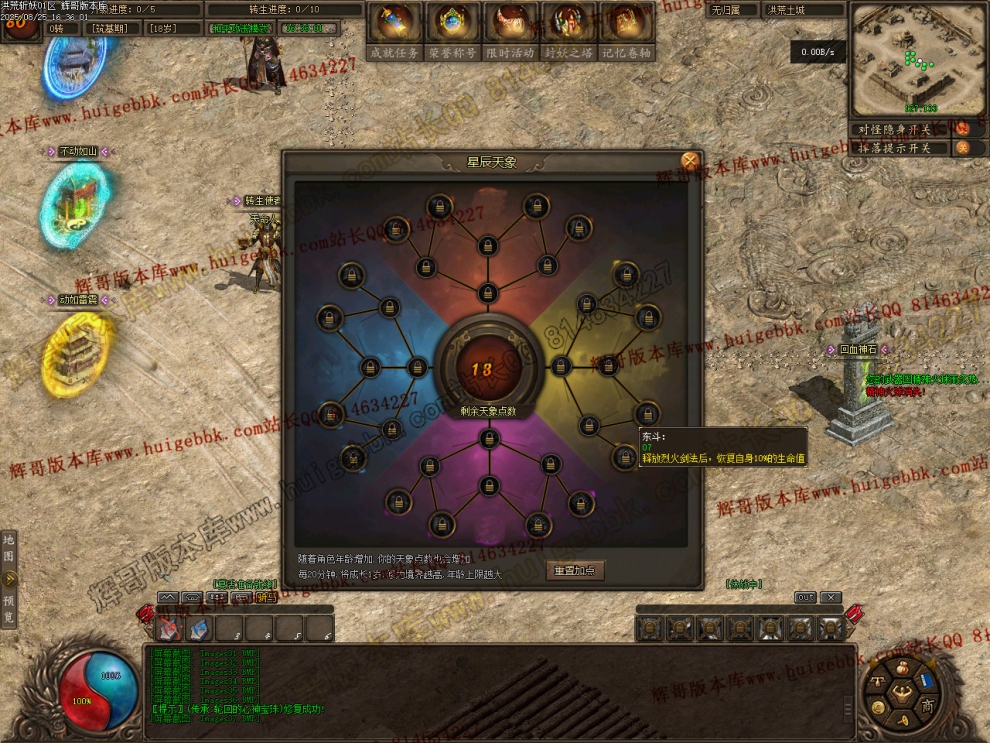
Task: Open the character strongman icon in the wheel center
Action: tap(903, 691)
